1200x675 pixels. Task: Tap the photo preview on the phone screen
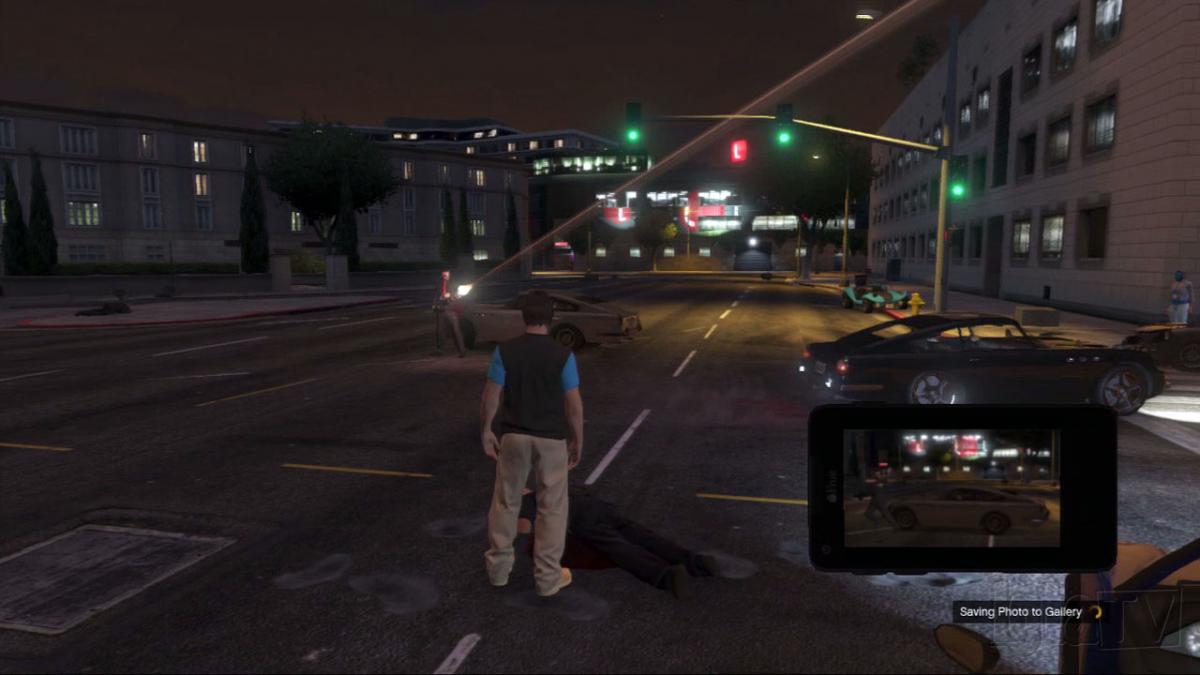951,488
